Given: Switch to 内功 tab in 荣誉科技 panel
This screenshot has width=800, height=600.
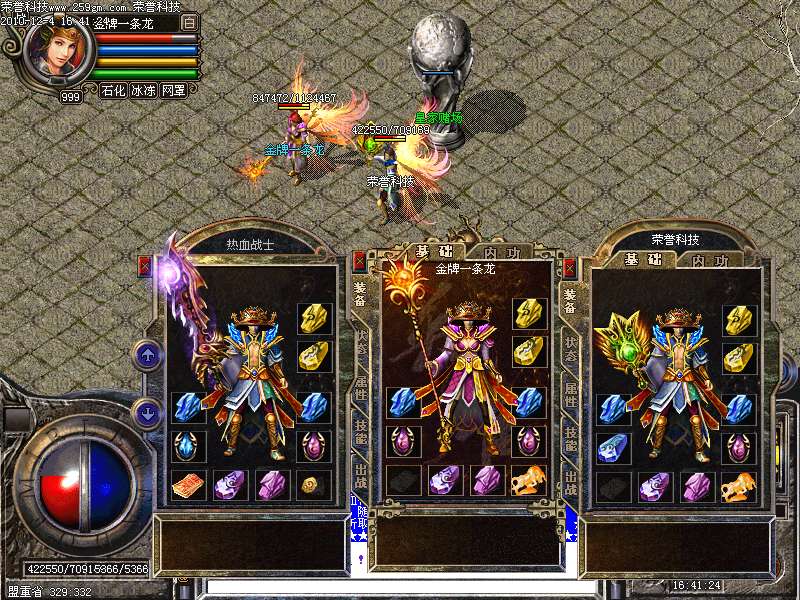Looking at the screenshot, I should point(708,260).
